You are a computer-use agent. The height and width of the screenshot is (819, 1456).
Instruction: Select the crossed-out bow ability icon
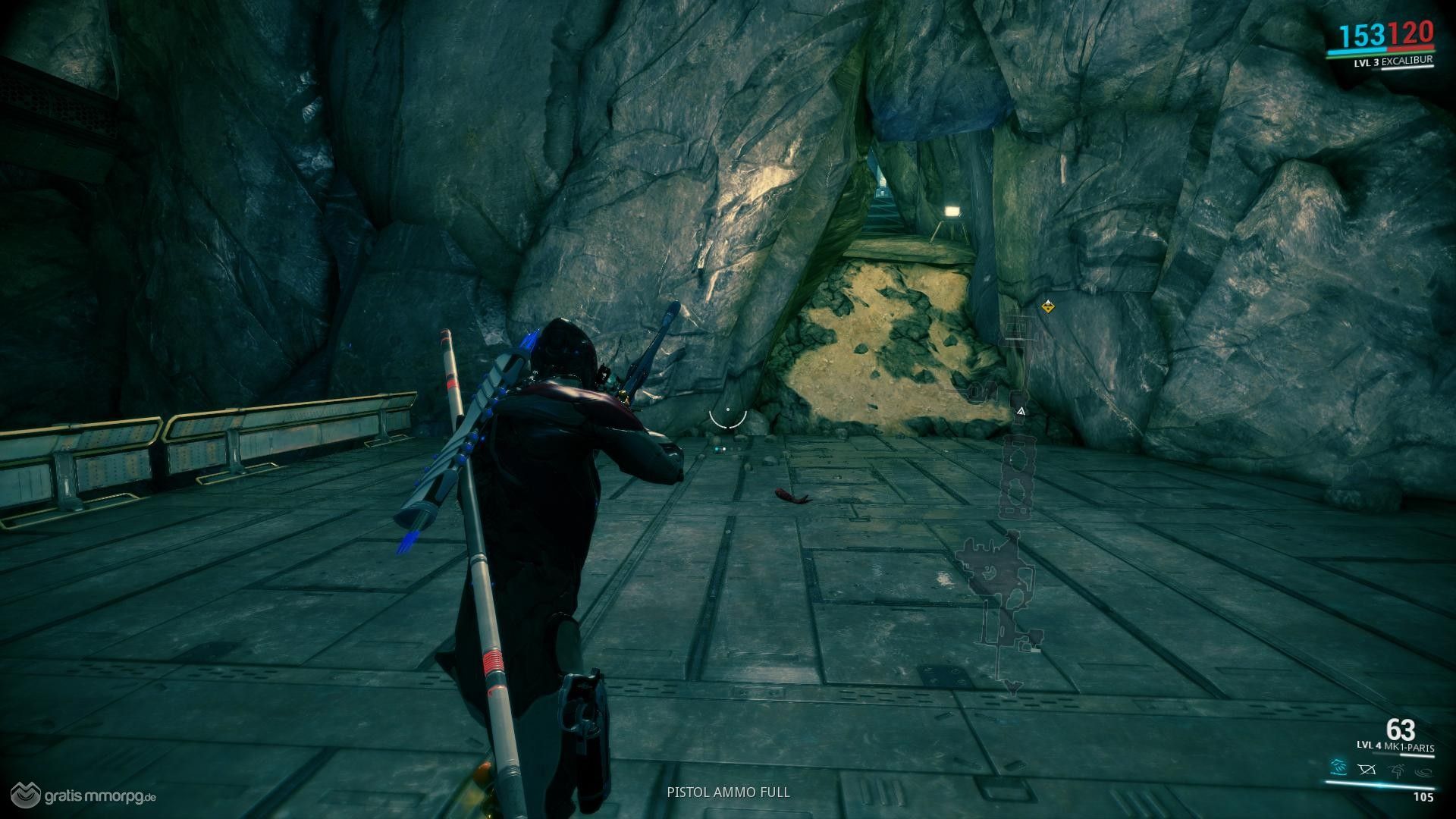[x=1367, y=770]
